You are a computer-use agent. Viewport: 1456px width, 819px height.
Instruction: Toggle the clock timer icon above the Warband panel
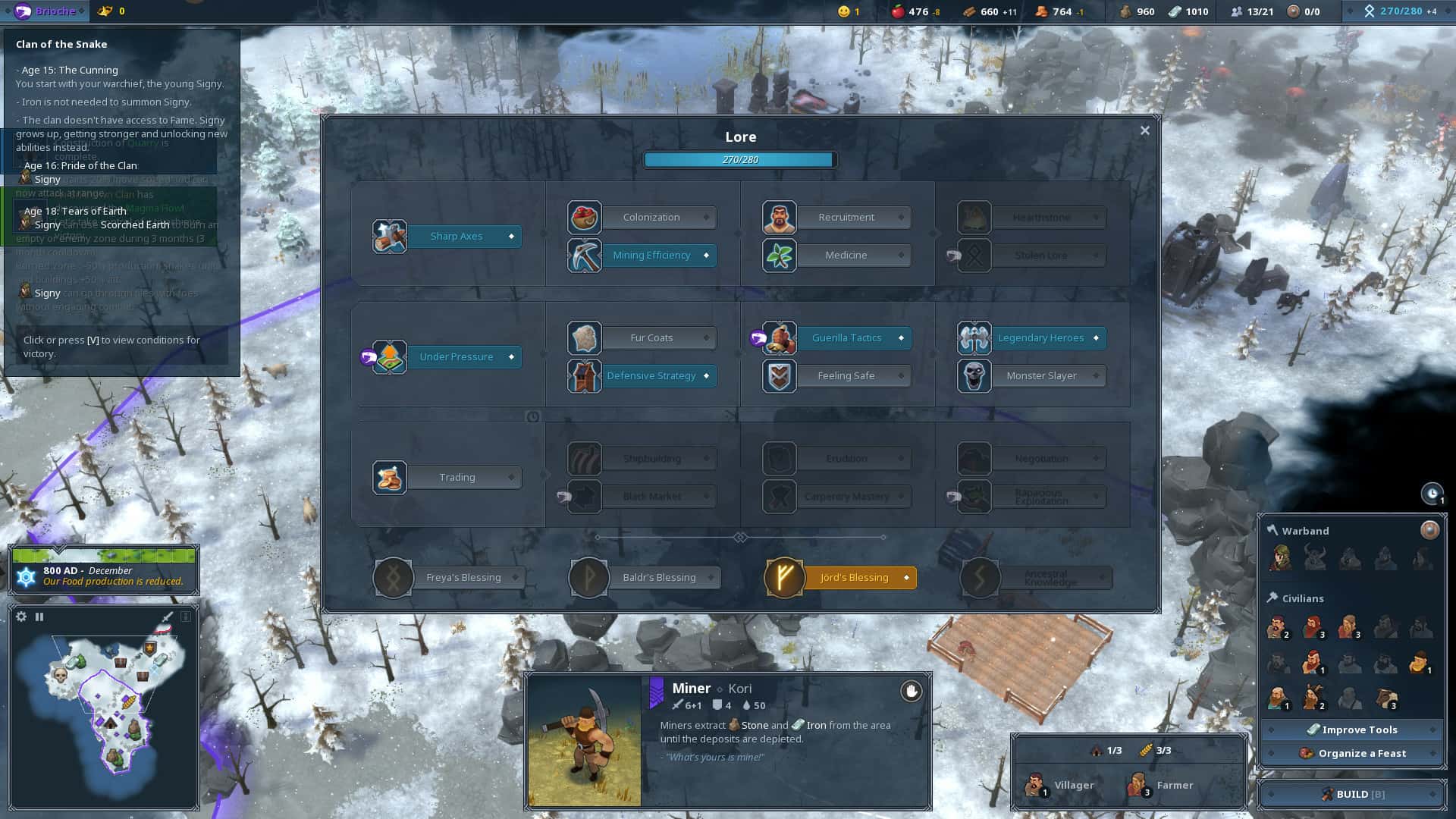(1430, 494)
